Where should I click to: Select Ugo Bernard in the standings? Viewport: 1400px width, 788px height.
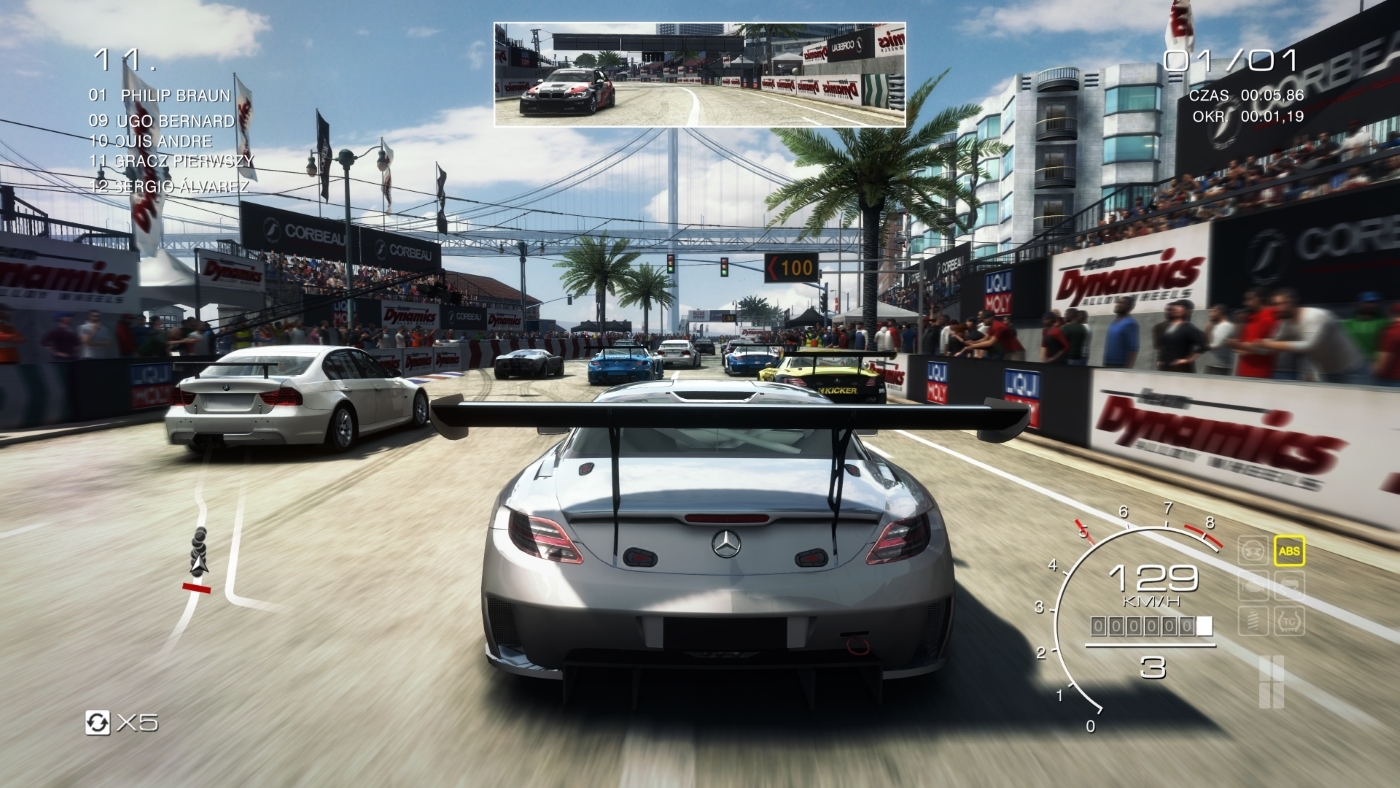coord(162,121)
